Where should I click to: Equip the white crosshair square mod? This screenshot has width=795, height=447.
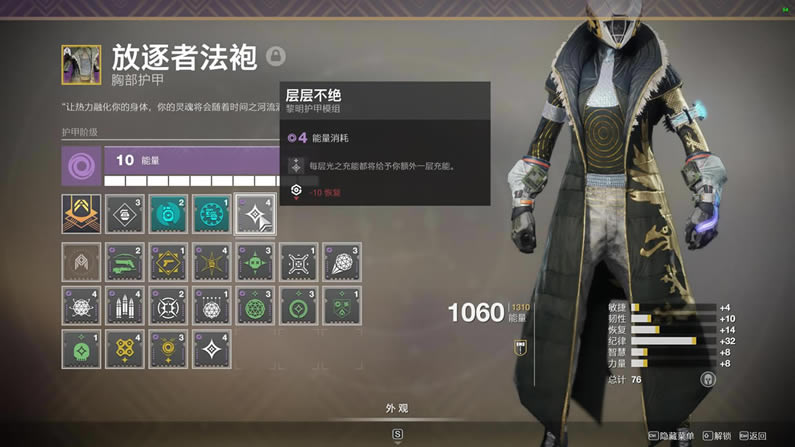297,262
